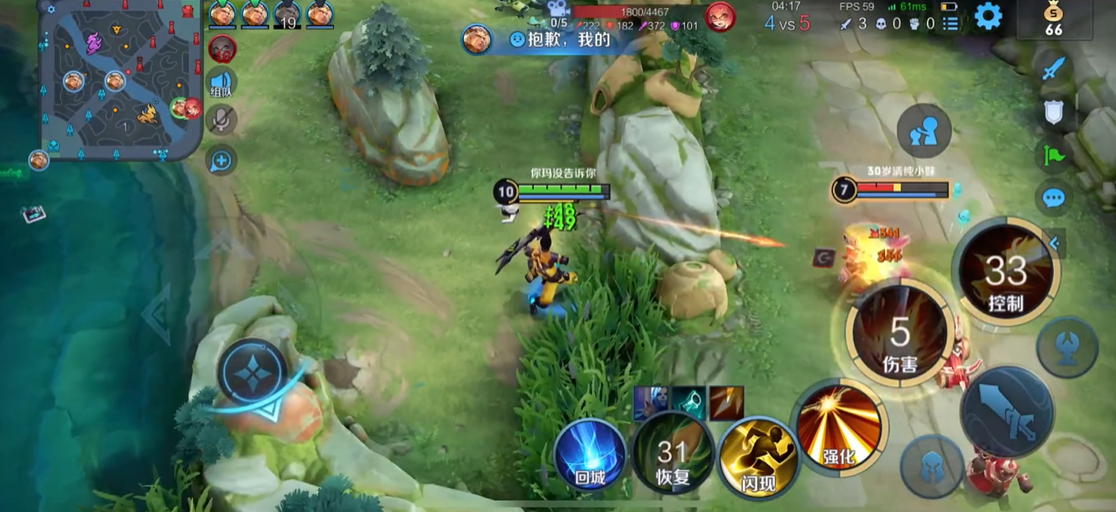Viewport: 1116px width, 512px height.
Task: Show the scoreboard list icon
Action: point(950,22)
